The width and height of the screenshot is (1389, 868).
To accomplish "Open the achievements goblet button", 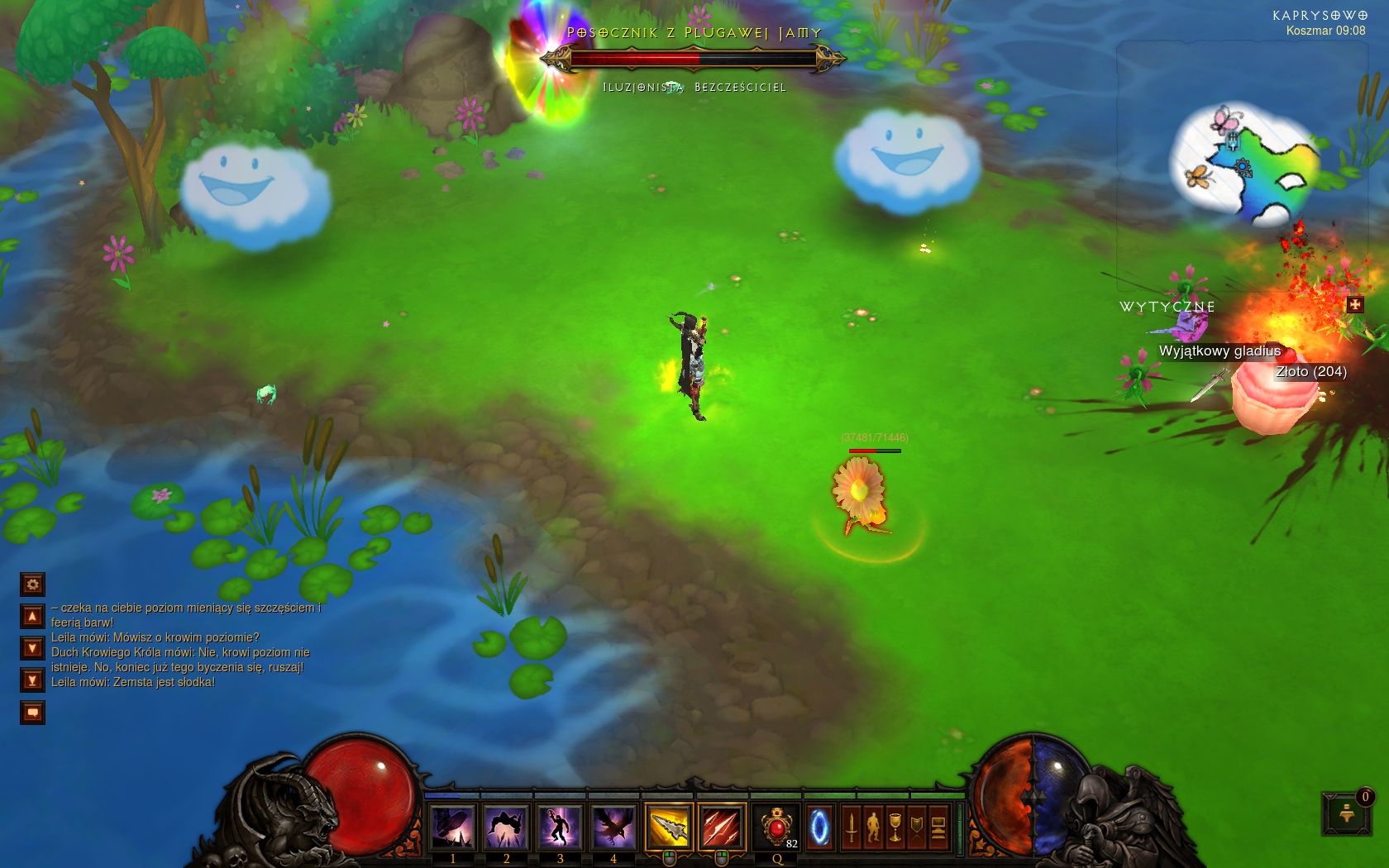I will pyautogui.click(x=895, y=827).
